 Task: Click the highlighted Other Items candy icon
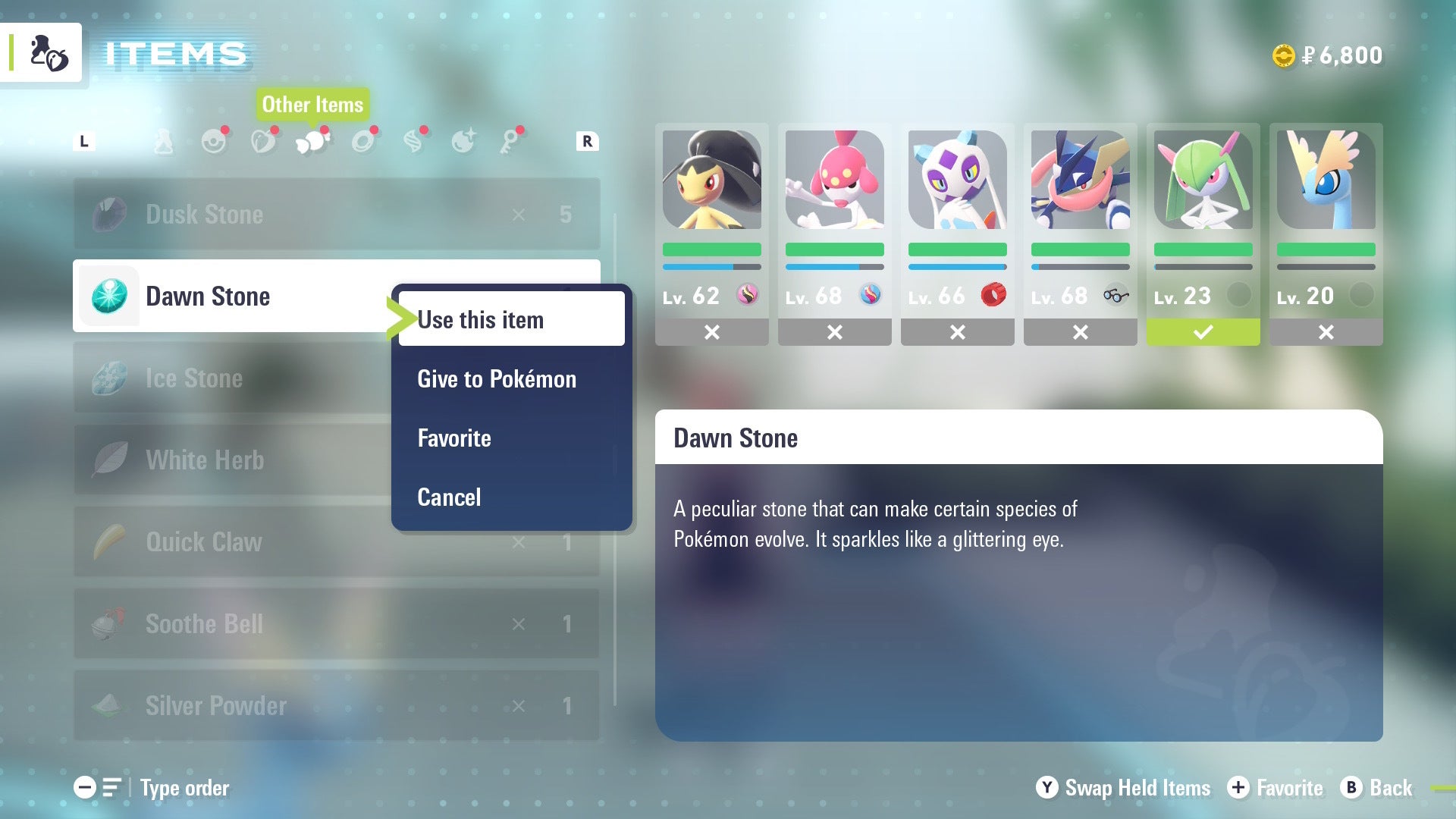[x=314, y=142]
